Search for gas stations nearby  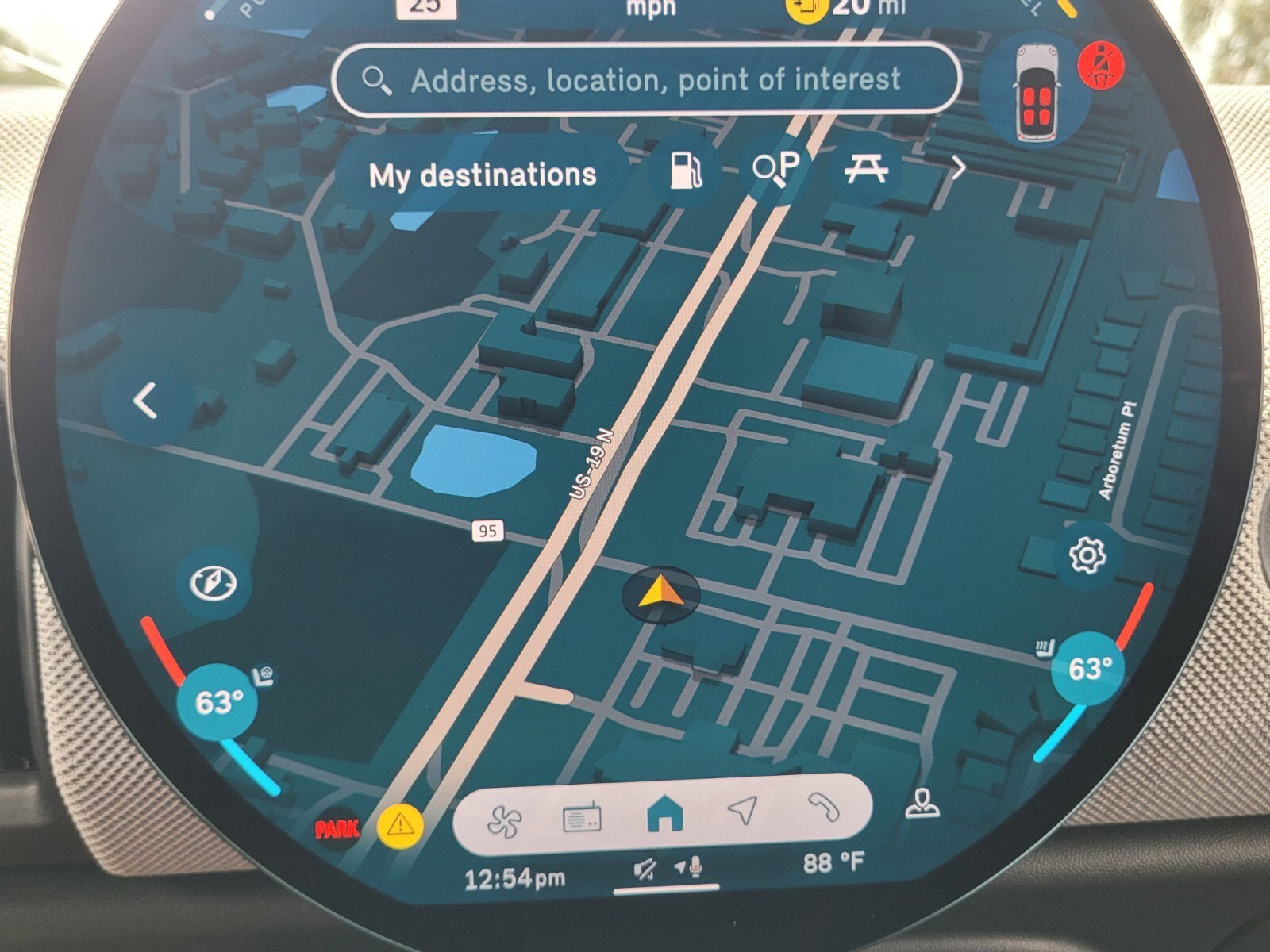(684, 171)
